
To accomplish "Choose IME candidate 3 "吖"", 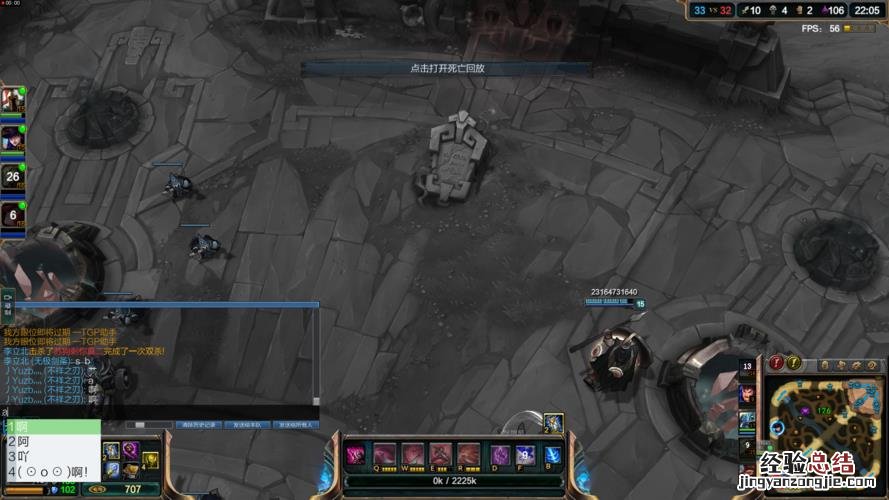I will [50, 456].
